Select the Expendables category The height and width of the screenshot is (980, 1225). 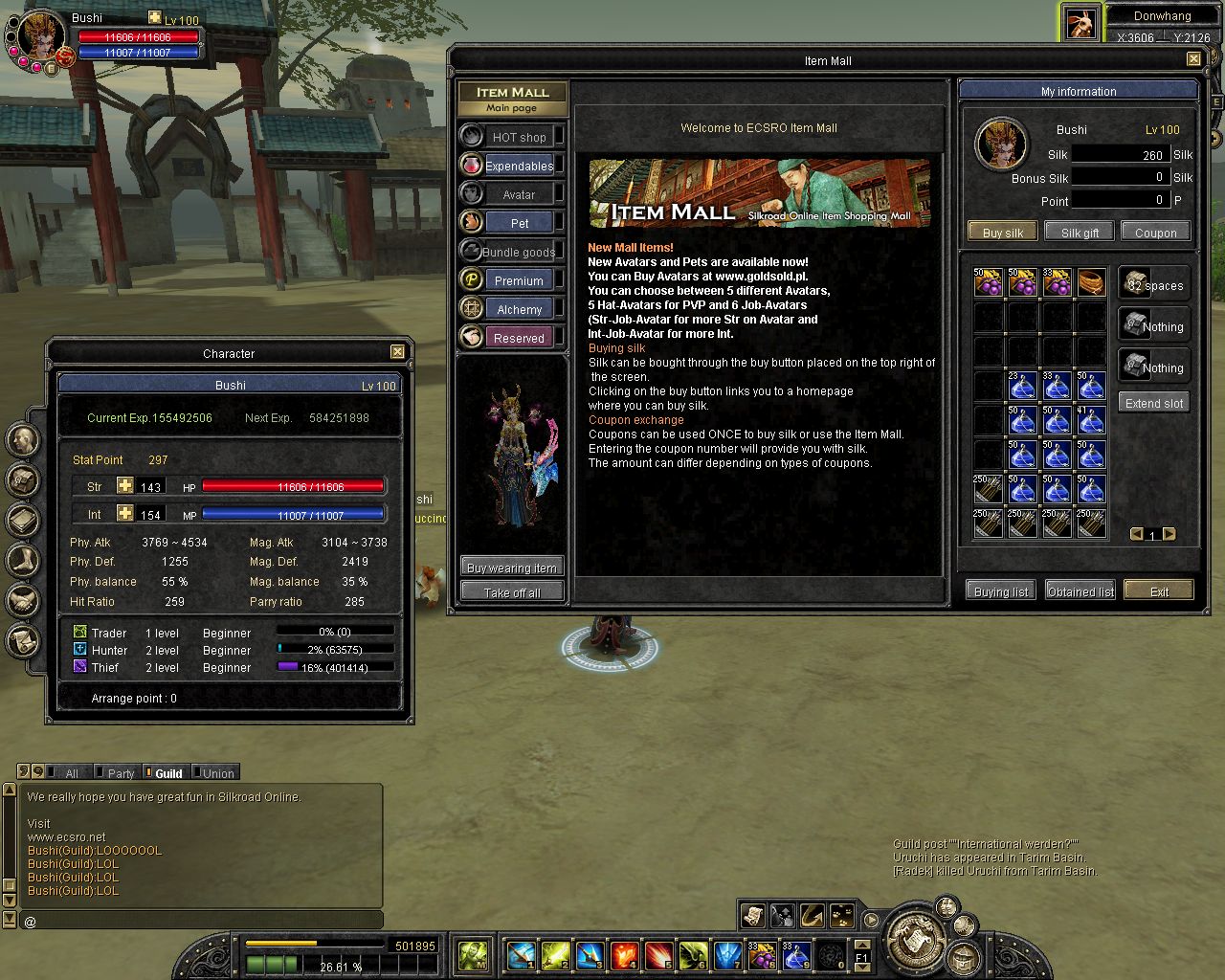[x=518, y=166]
